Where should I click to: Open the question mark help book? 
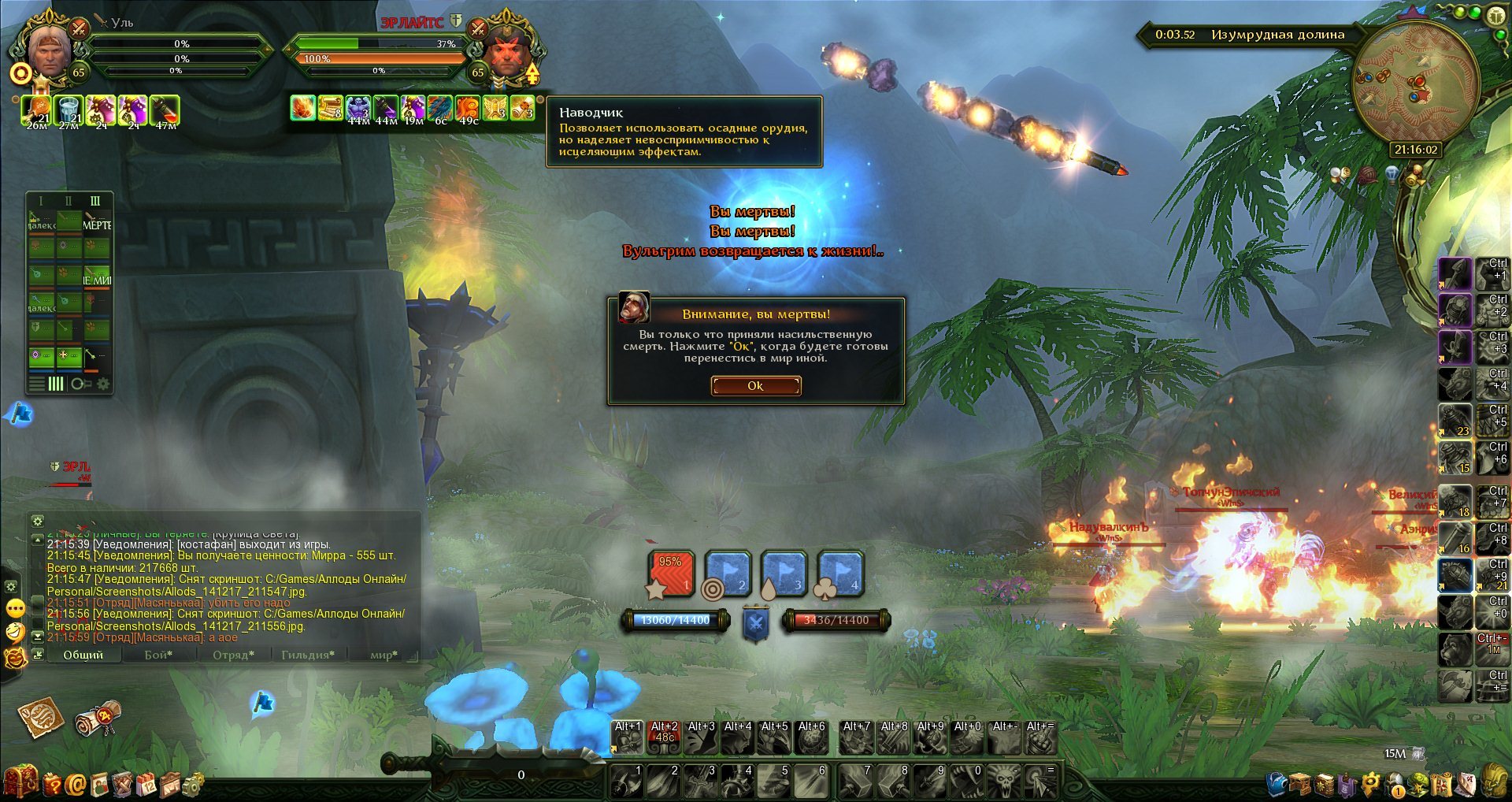click(x=52, y=784)
